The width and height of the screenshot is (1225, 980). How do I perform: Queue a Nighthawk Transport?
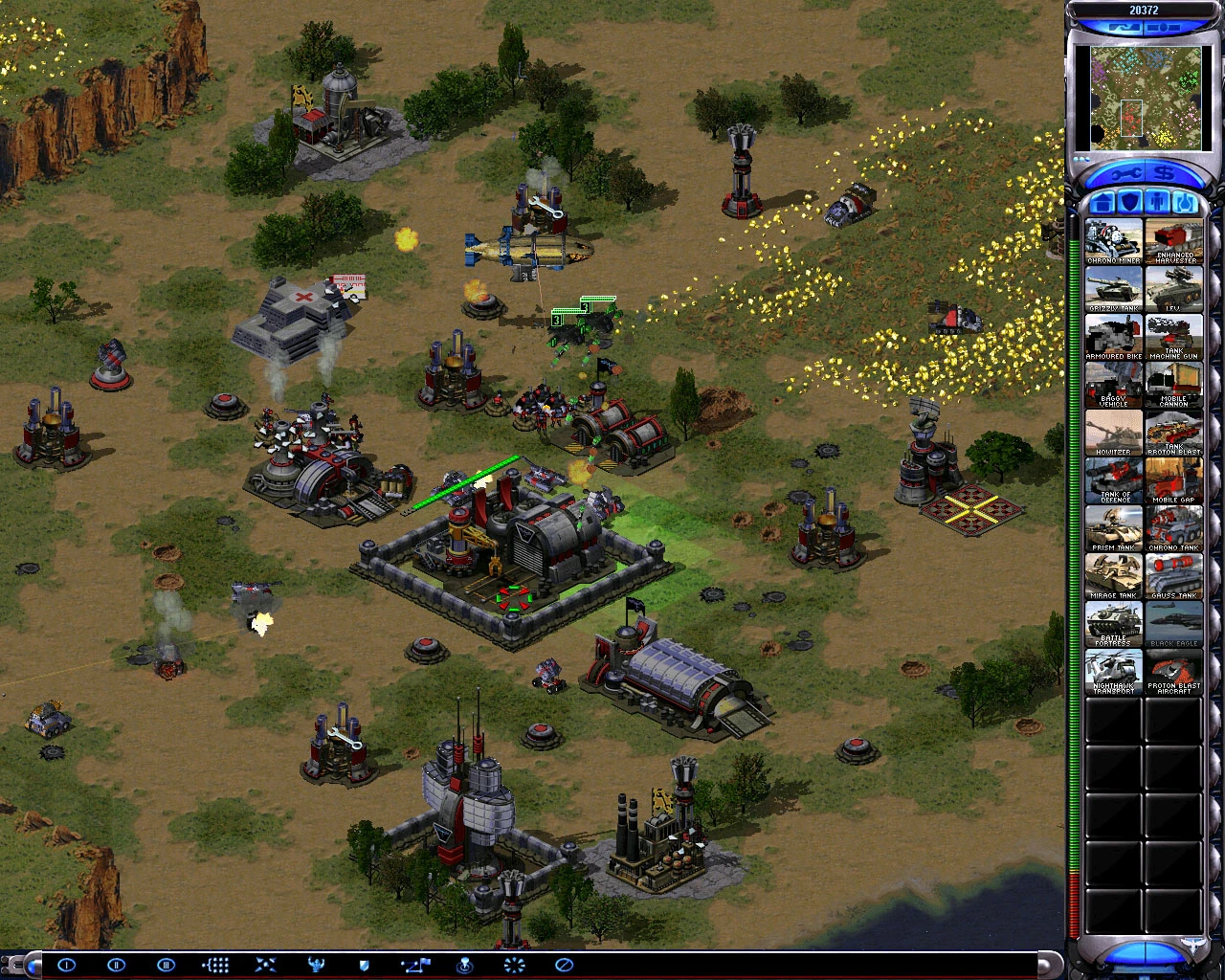pos(1113,672)
